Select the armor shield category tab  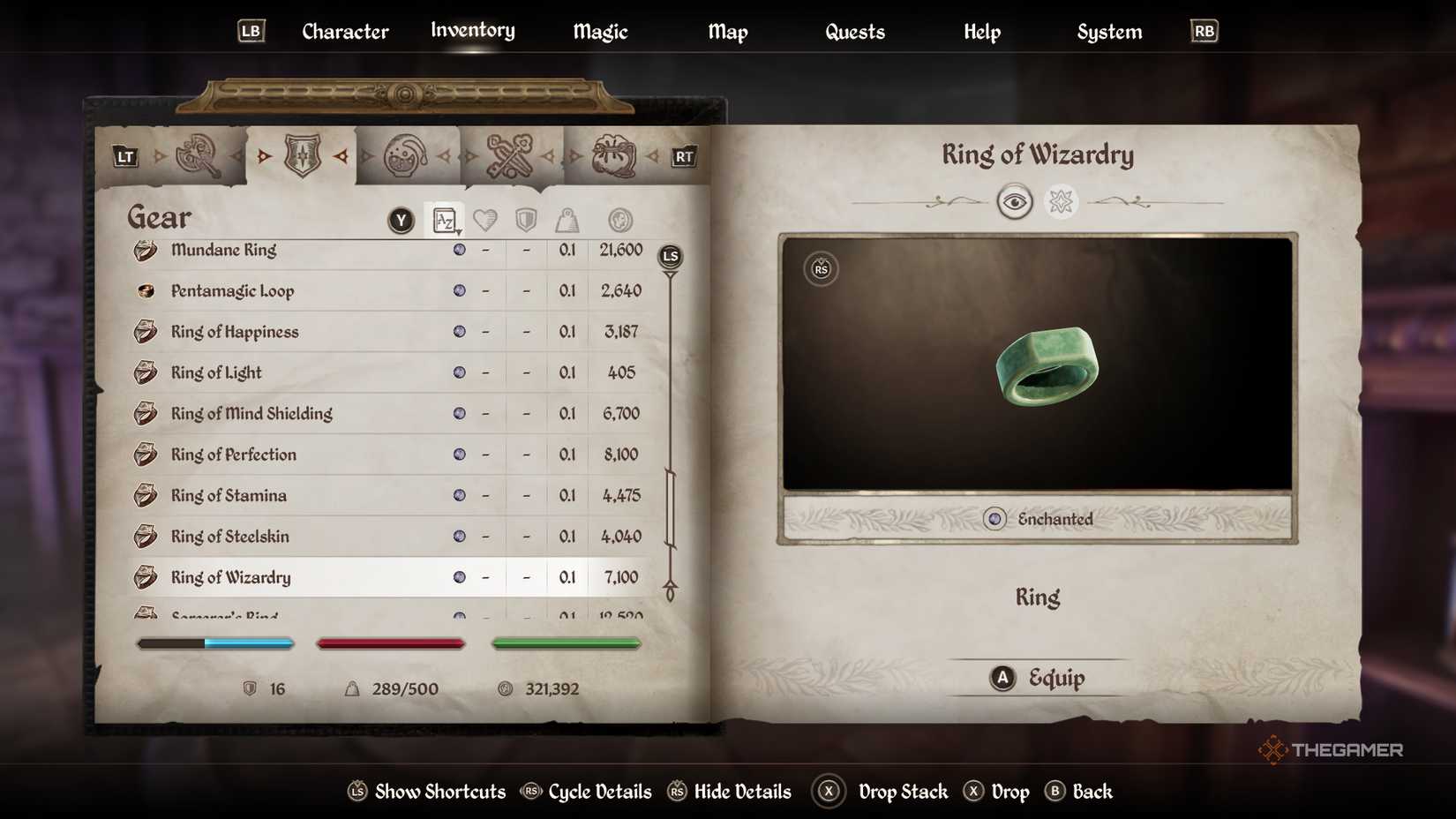[x=302, y=155]
